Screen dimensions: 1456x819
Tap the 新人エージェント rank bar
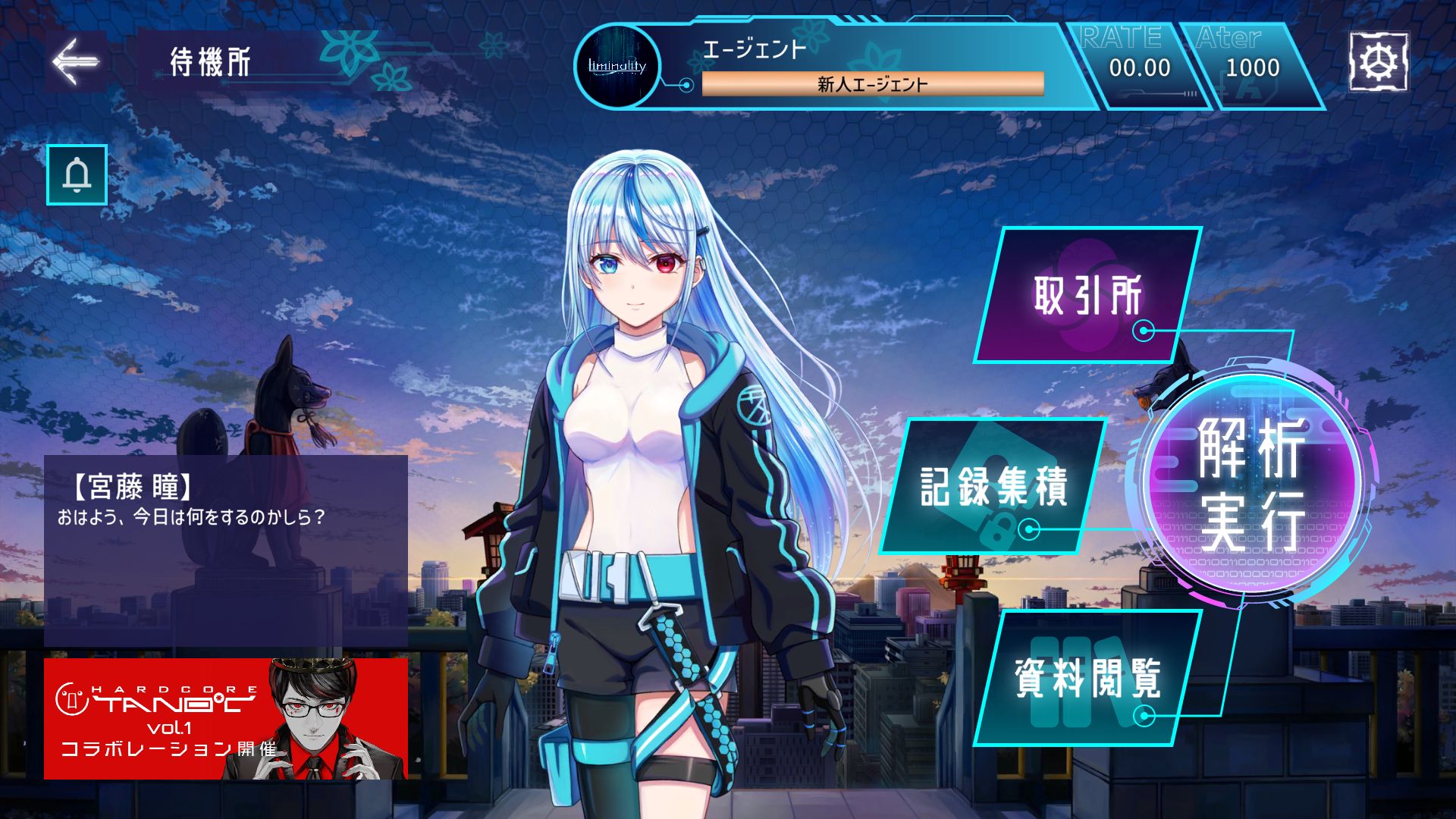[x=872, y=83]
